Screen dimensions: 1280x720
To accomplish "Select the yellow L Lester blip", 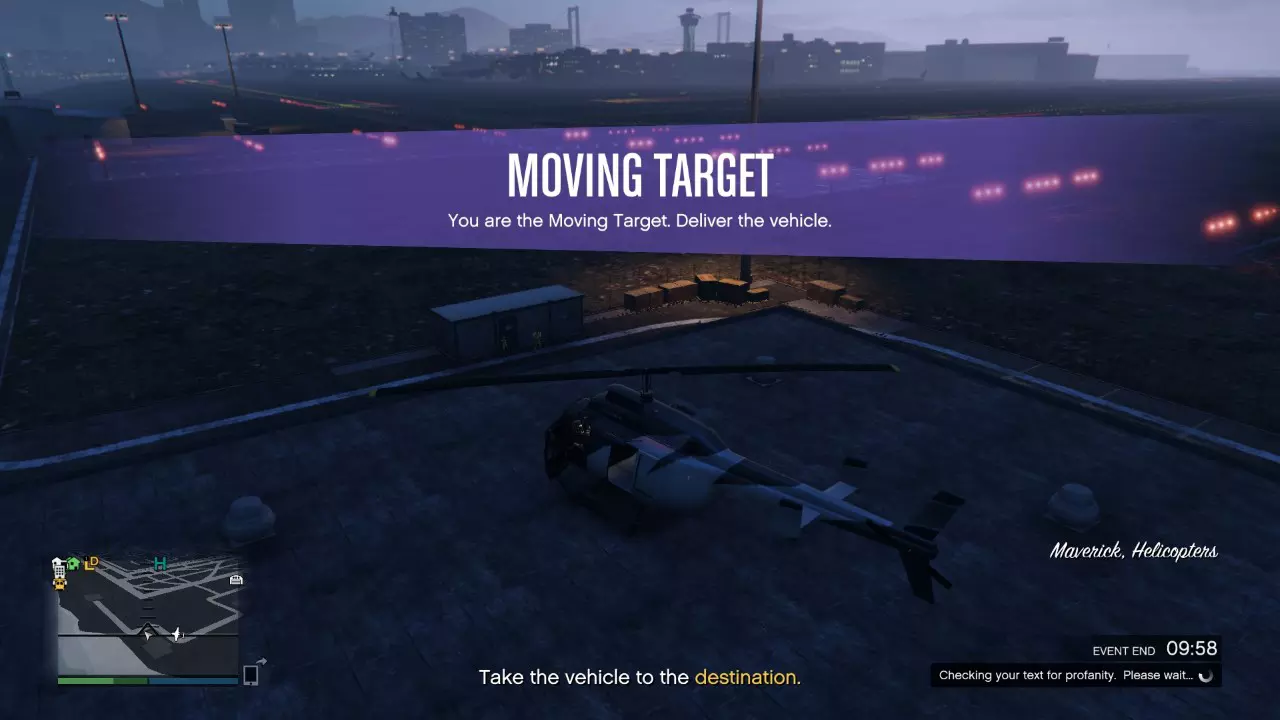I will [88, 564].
